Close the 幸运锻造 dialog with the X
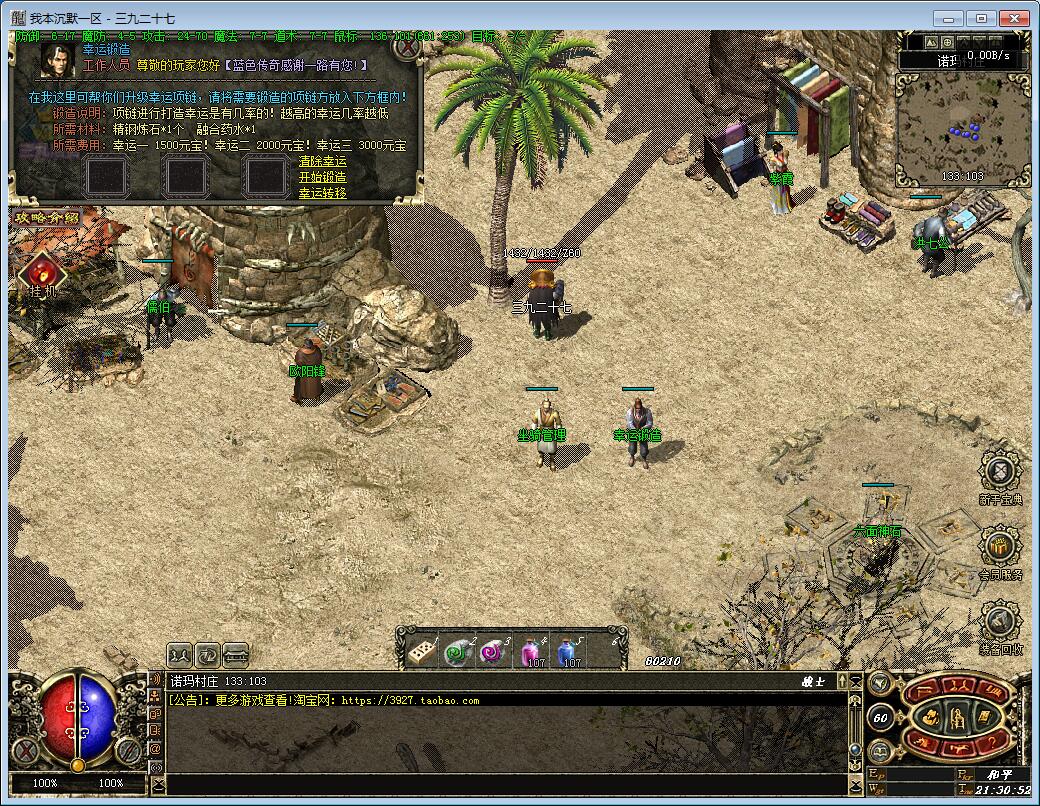Viewport: 1040px width, 806px height. coord(406,46)
